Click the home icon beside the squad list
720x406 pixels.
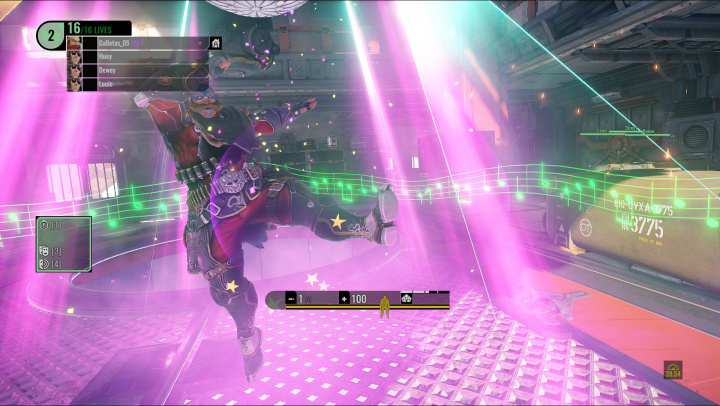point(216,44)
